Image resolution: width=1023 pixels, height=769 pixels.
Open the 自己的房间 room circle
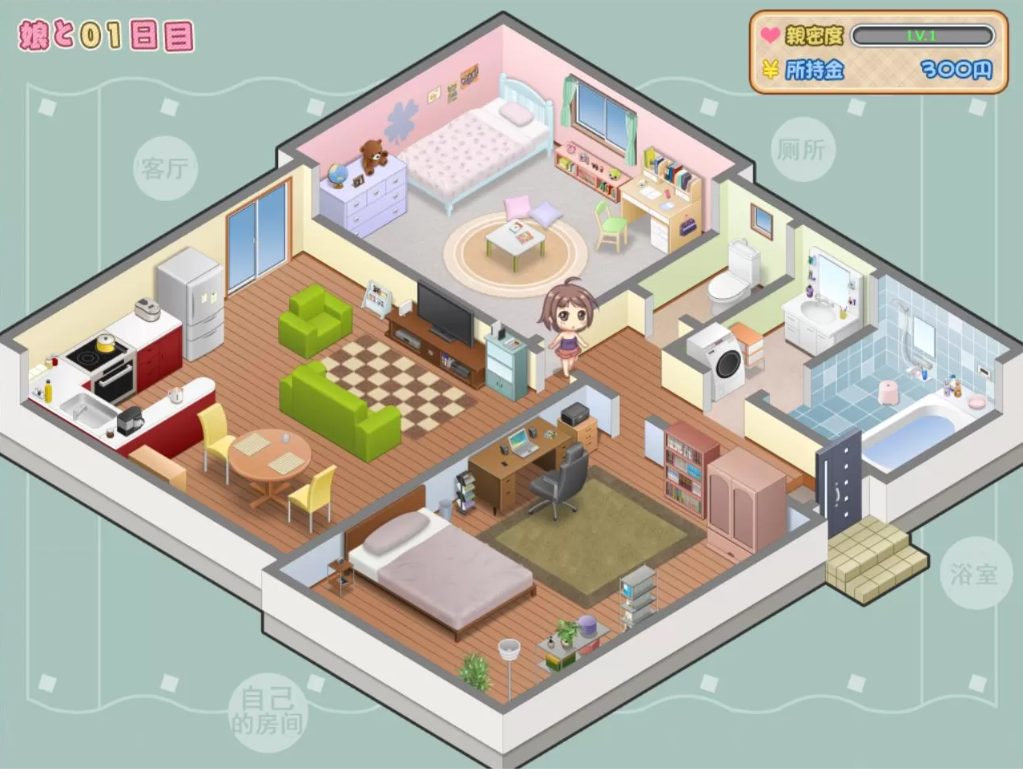[267, 709]
